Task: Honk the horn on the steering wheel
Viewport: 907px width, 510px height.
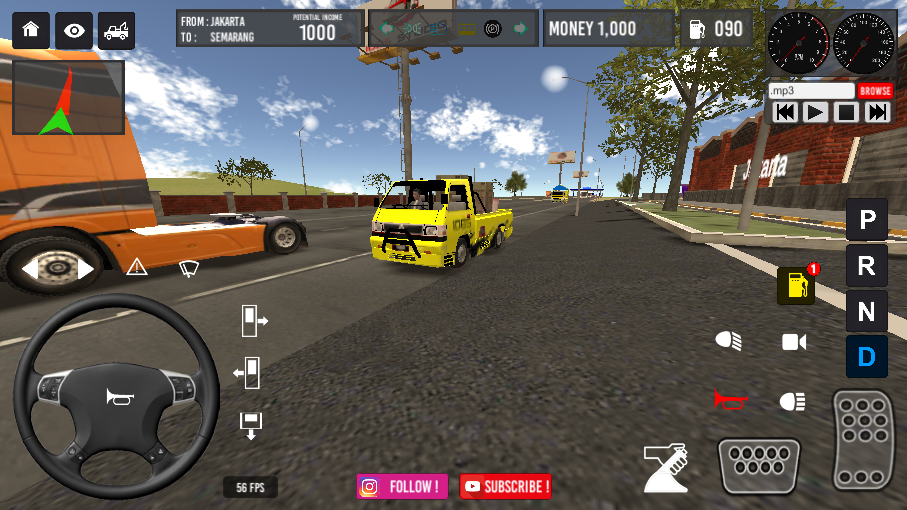Action: [x=118, y=397]
